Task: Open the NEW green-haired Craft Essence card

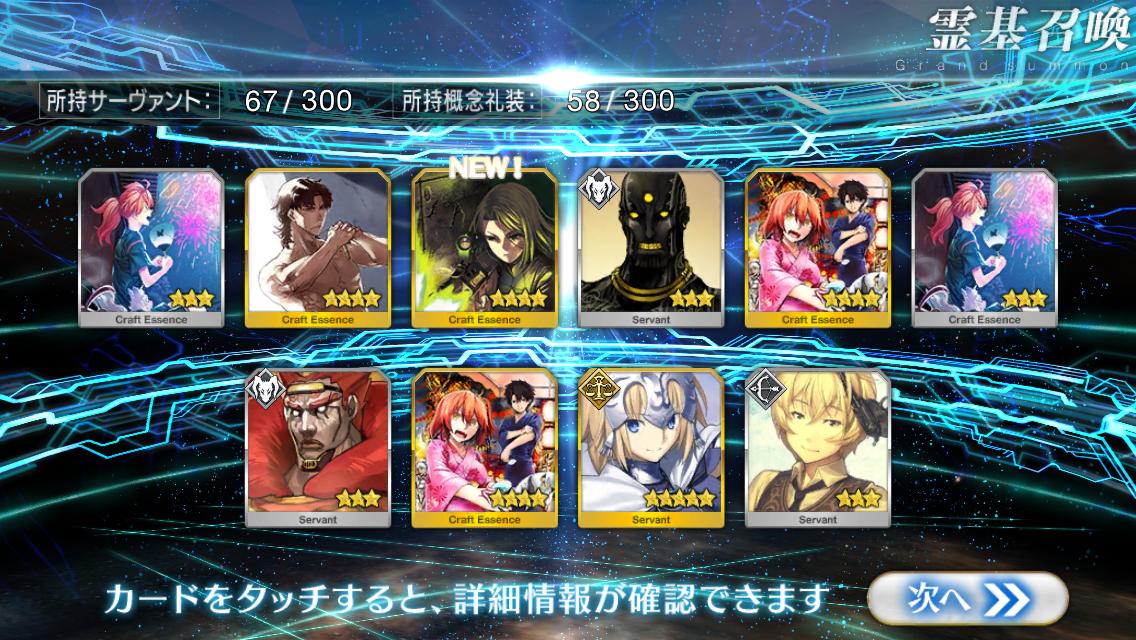Action: coord(484,248)
